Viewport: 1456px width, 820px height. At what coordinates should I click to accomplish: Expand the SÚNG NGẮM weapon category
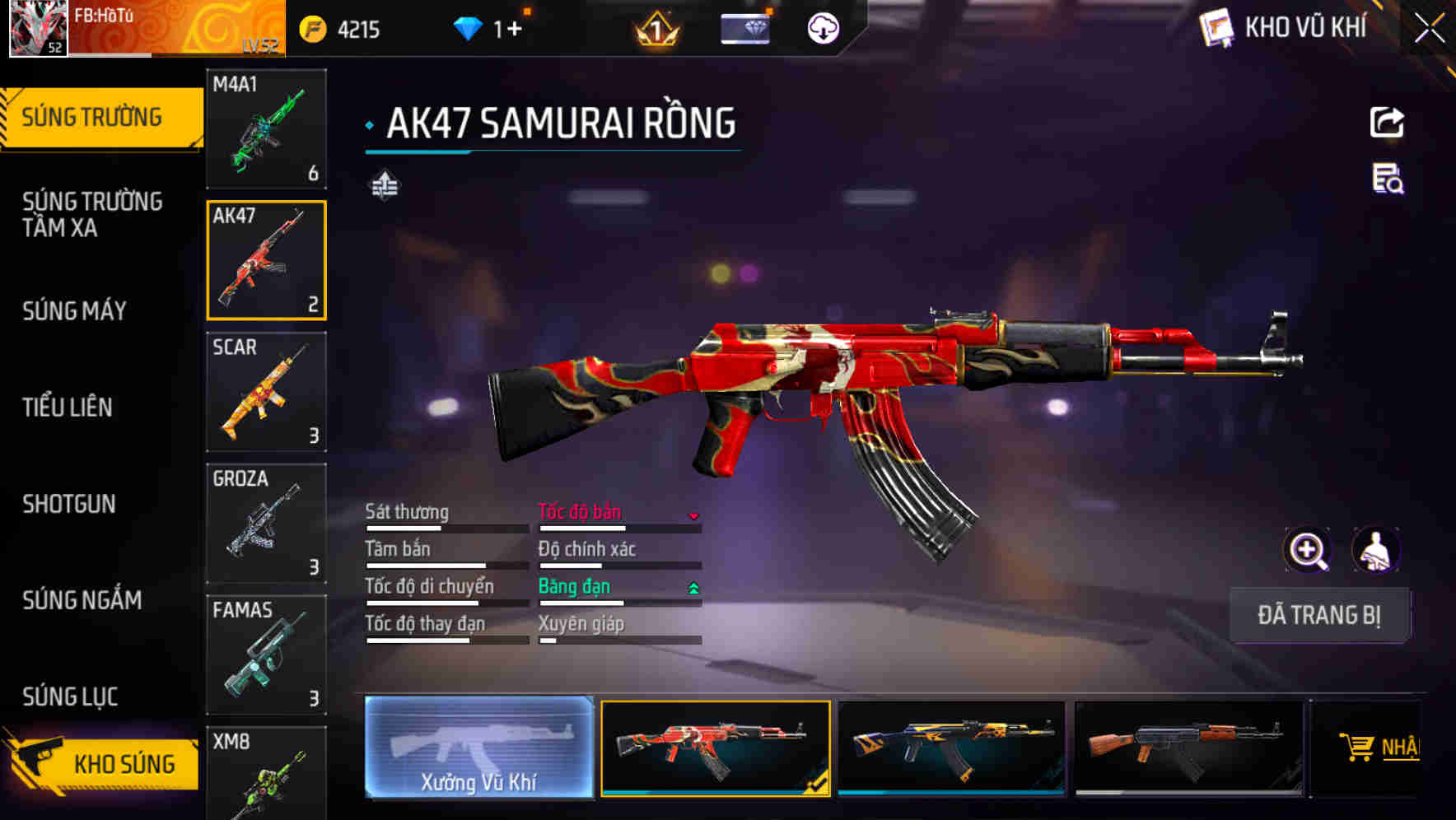pos(82,601)
